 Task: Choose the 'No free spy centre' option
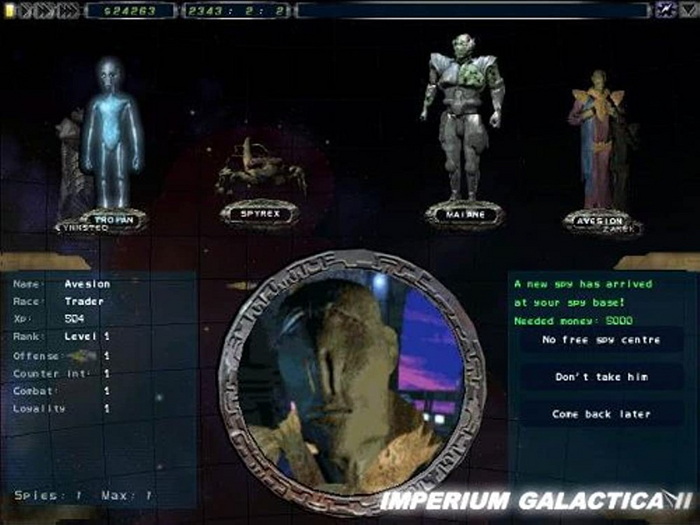point(601,340)
